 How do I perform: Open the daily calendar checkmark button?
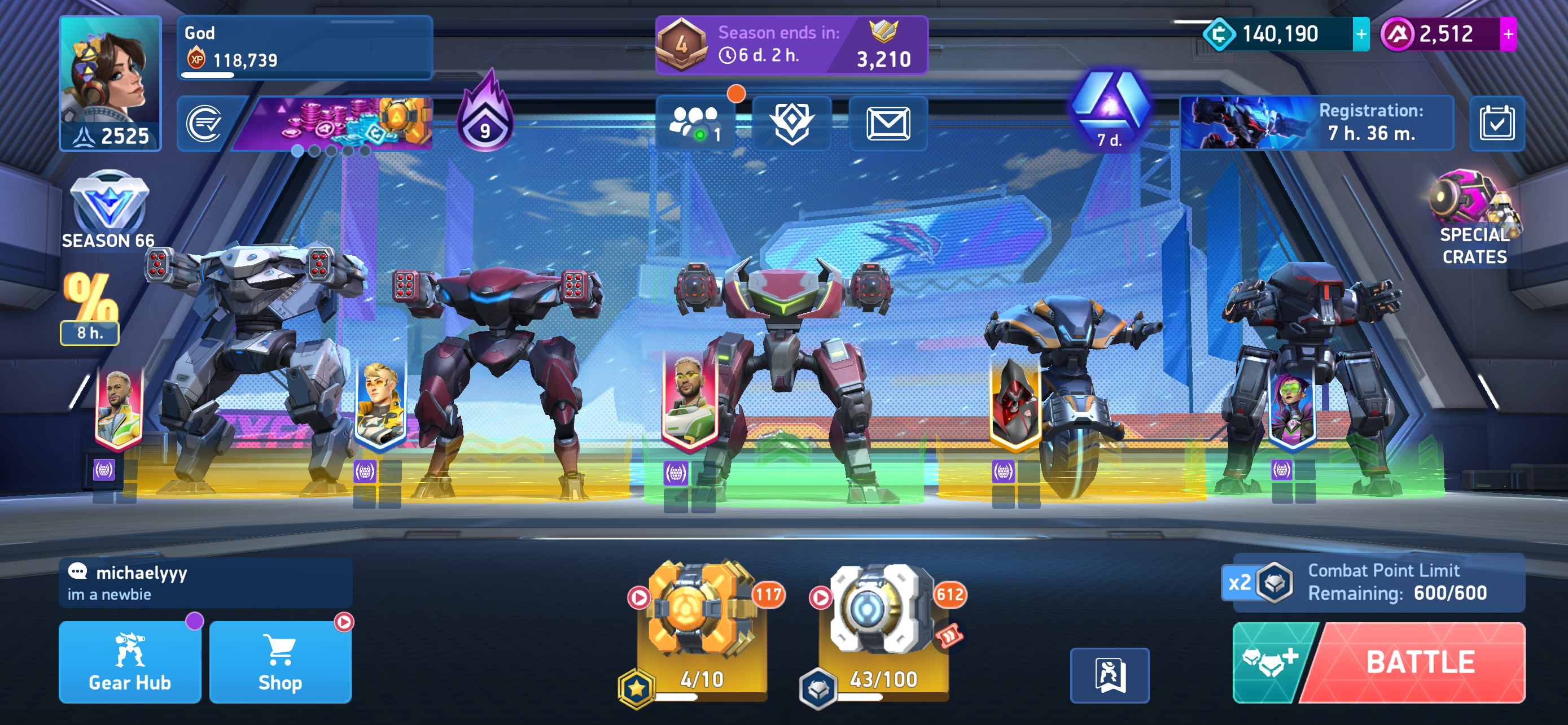(1496, 124)
